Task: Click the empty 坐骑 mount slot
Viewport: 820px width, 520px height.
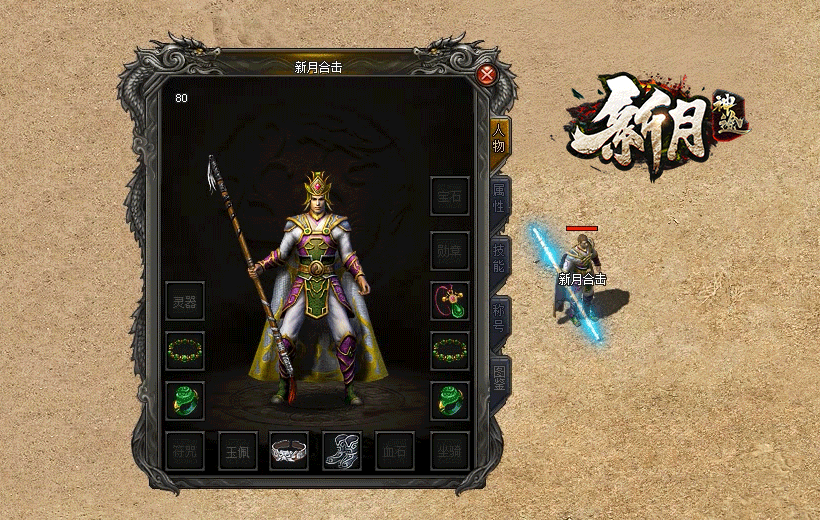Action: 450,451
